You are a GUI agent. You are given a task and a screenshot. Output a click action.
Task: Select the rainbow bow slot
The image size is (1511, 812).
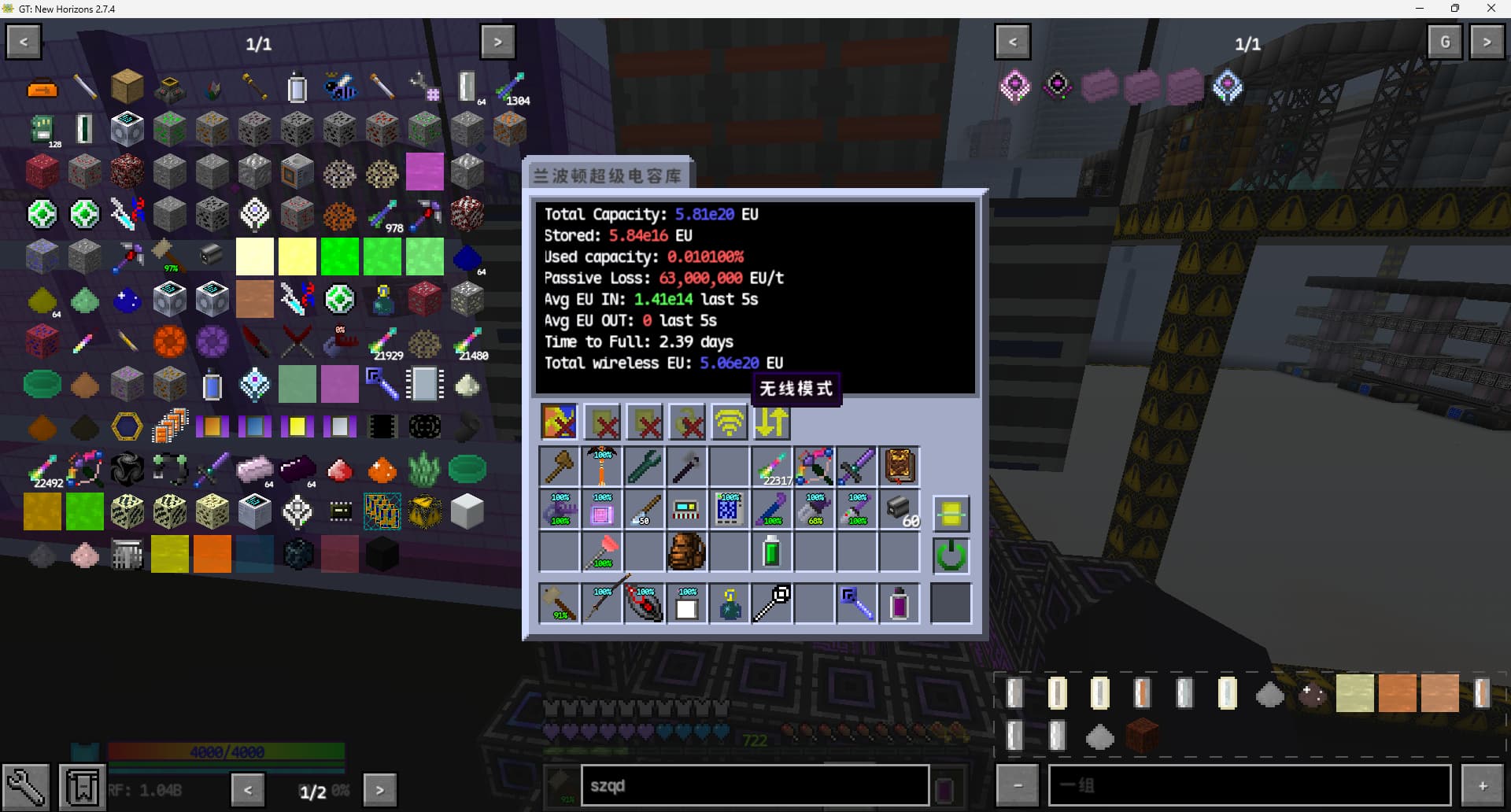point(815,466)
